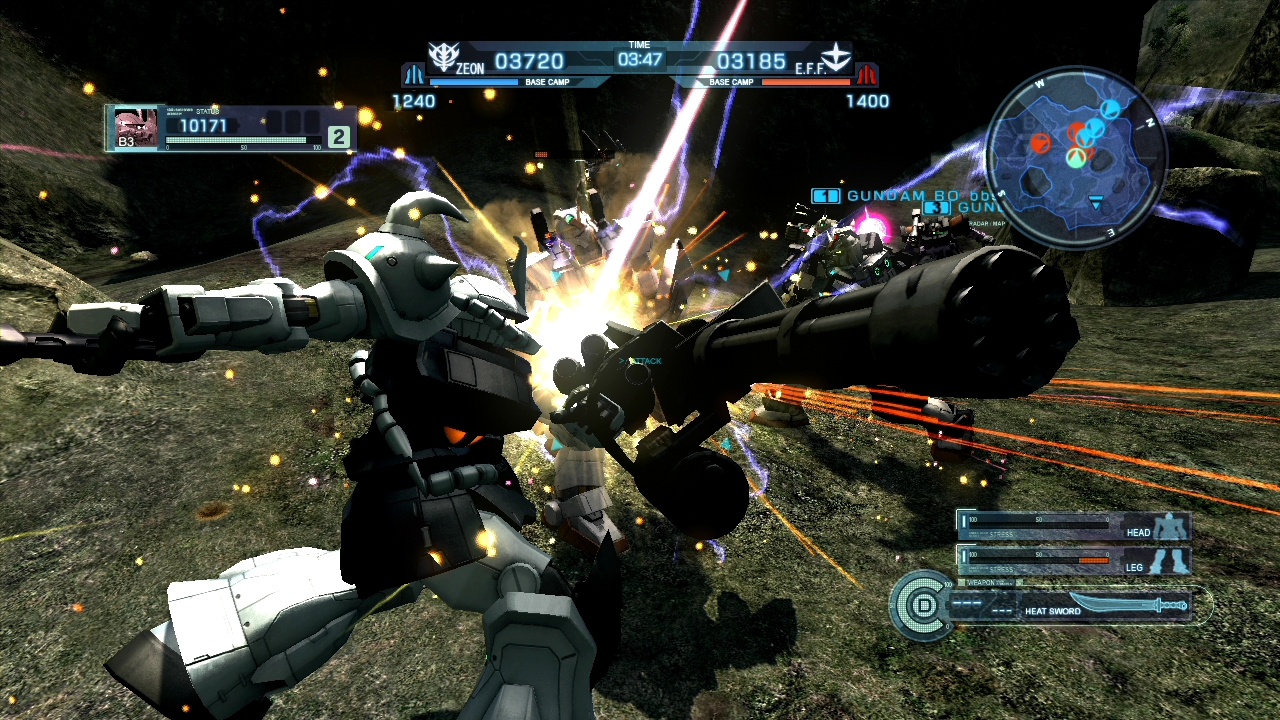Click the pilot portrait labeled B3
Image resolution: width=1280 pixels, height=720 pixels.
pos(136,128)
